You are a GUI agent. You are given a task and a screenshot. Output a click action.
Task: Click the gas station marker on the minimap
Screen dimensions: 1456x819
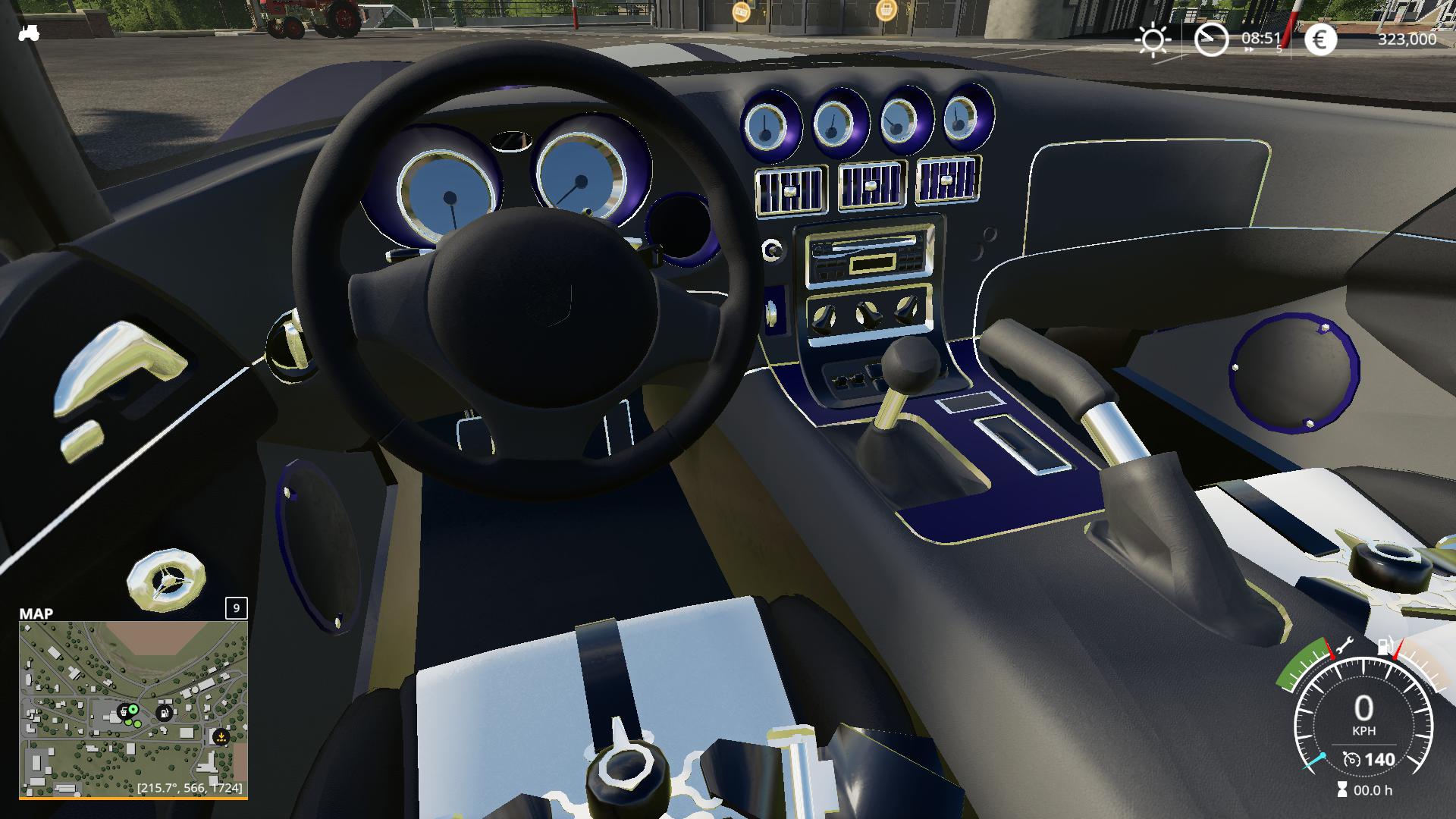click(x=164, y=713)
